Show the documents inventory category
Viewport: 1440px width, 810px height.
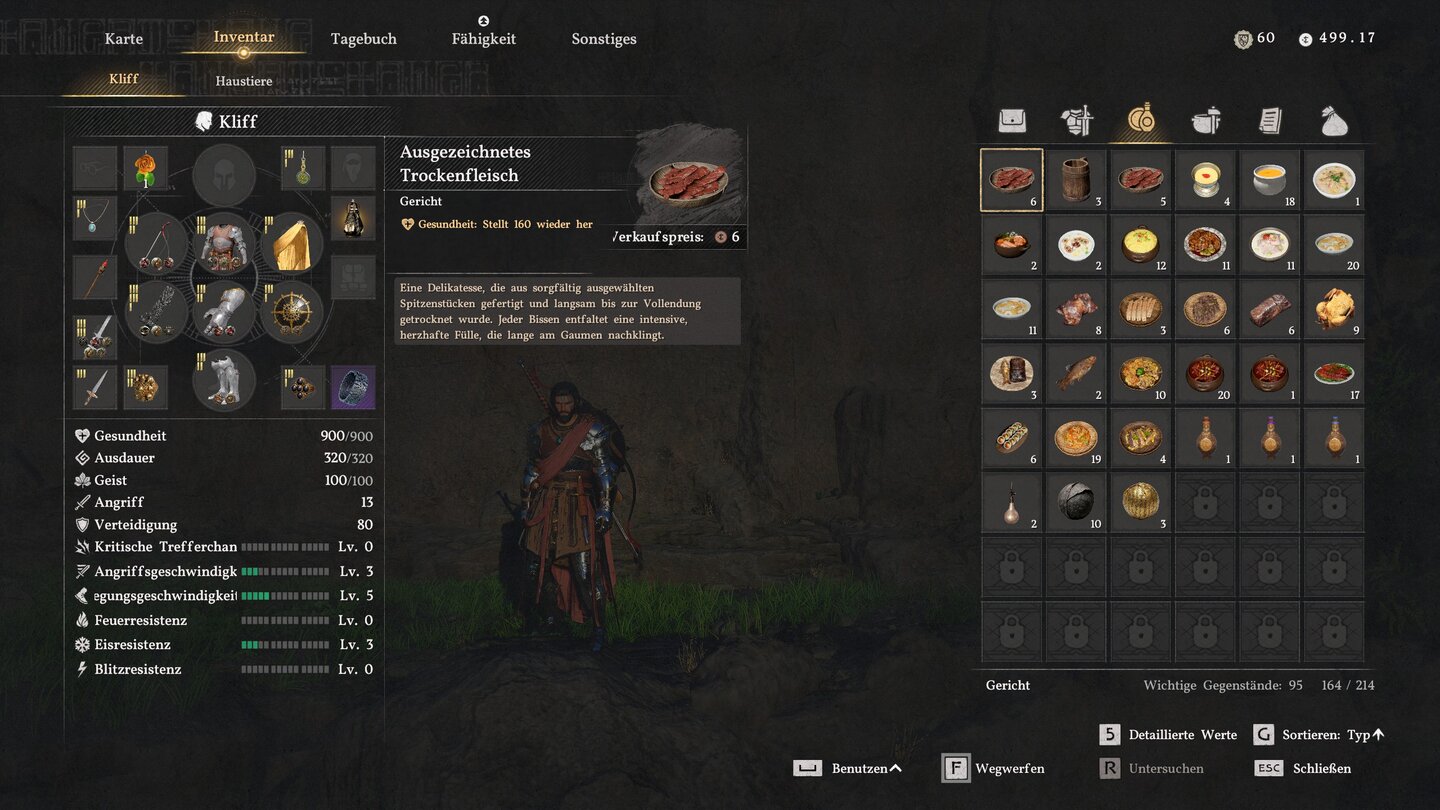click(1270, 121)
